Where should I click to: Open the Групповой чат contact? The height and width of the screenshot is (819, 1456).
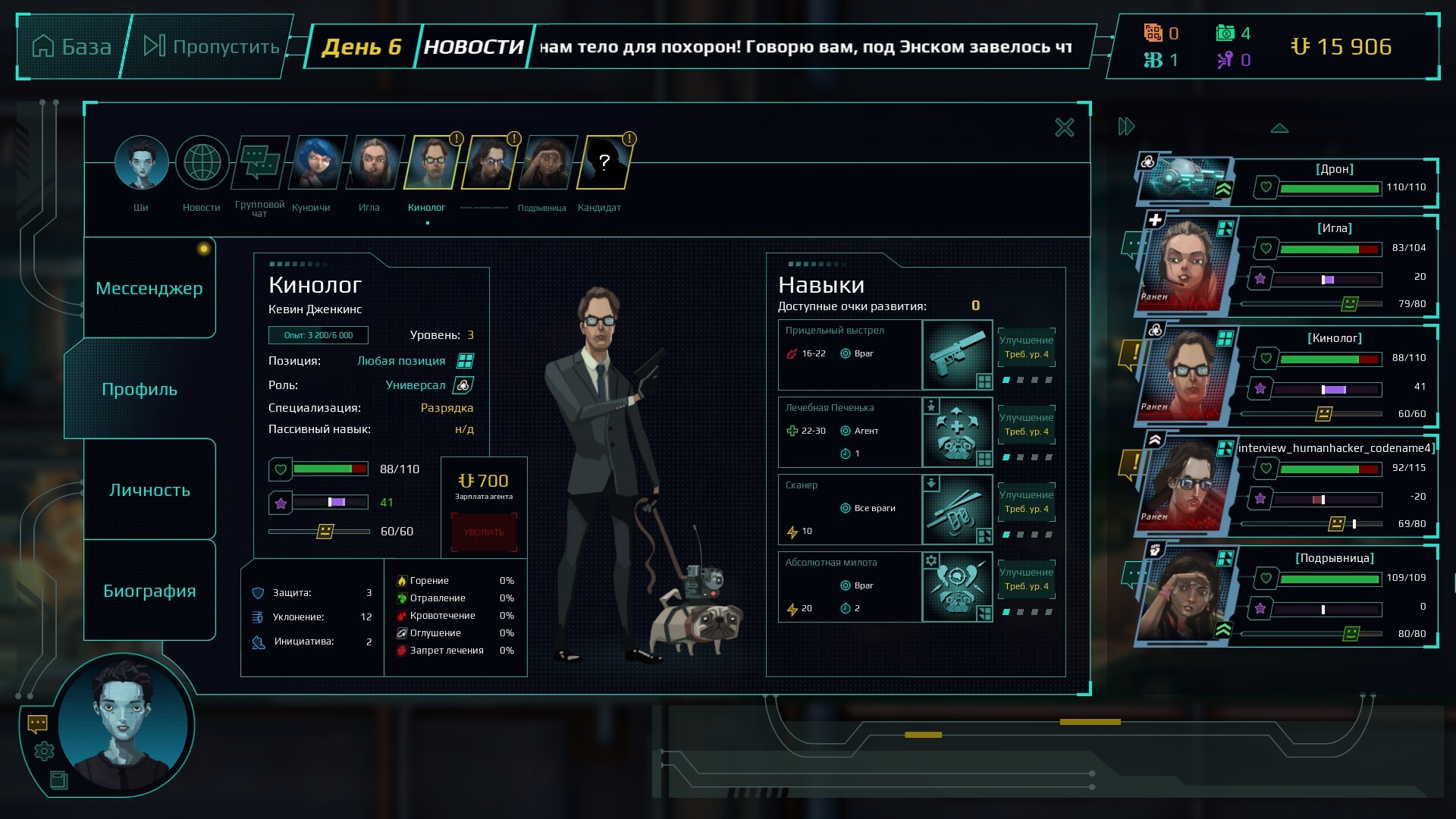click(x=260, y=163)
